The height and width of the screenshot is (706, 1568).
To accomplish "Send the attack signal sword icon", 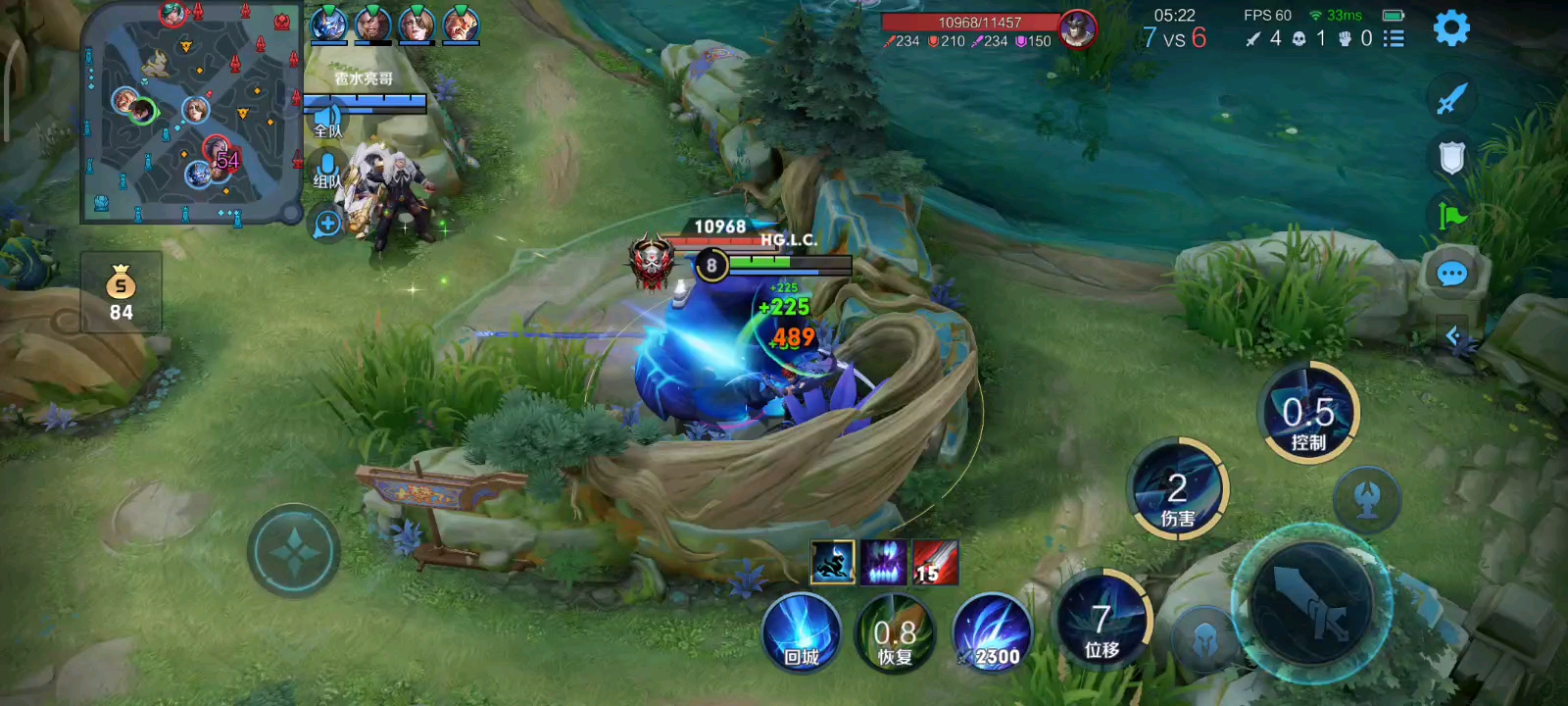I will click(1451, 98).
